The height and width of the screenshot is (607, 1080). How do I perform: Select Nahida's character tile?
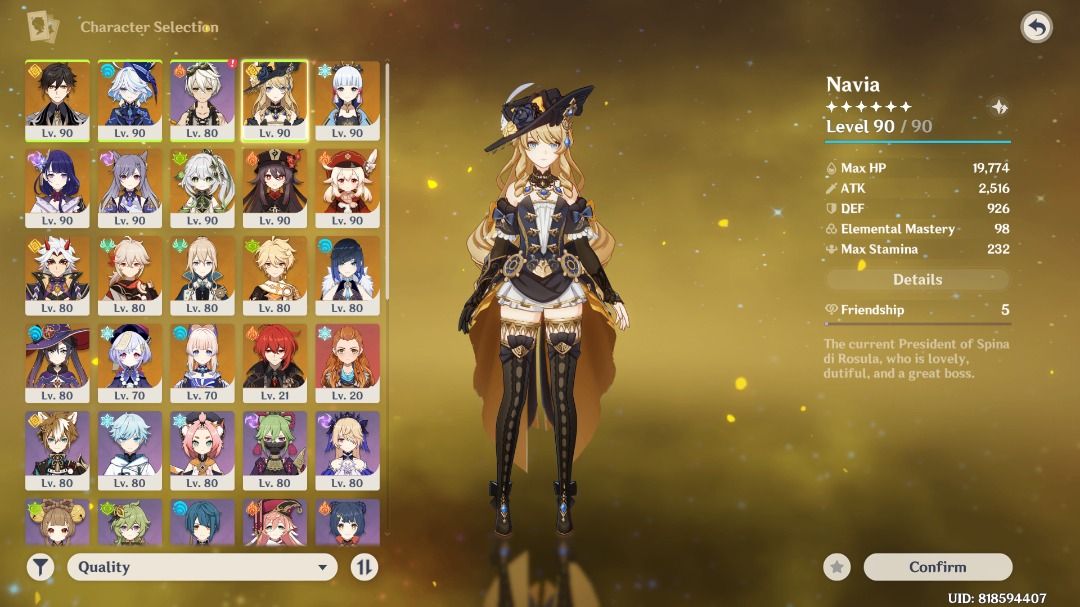coord(202,187)
